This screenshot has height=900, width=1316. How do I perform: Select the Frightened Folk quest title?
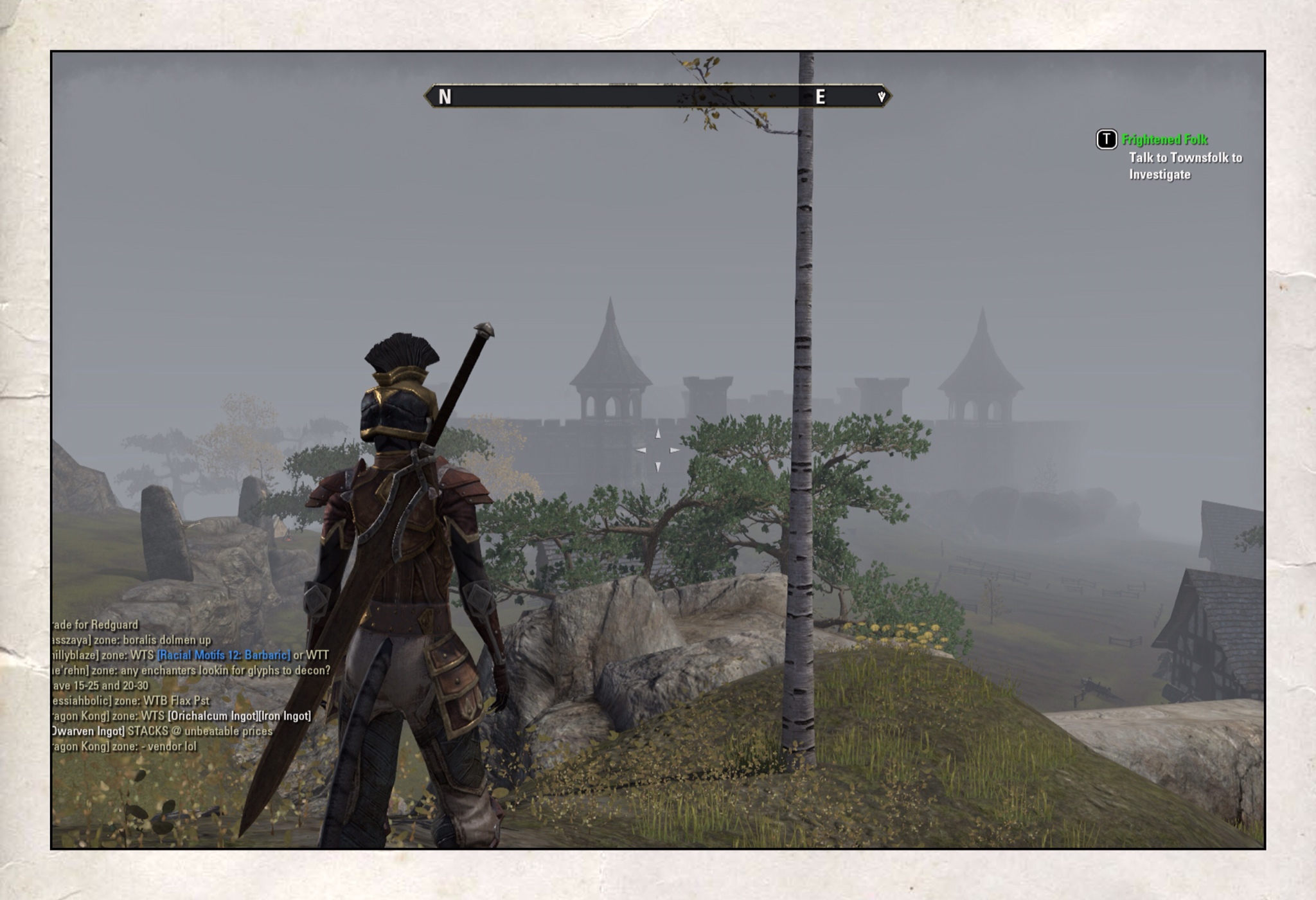1164,139
